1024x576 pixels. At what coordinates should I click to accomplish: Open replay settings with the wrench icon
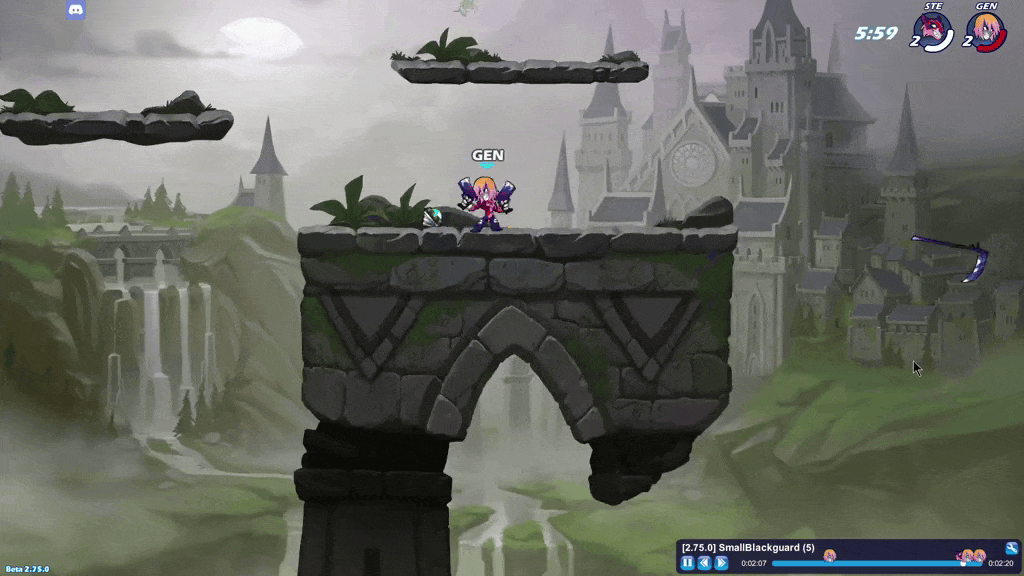coord(1011,548)
